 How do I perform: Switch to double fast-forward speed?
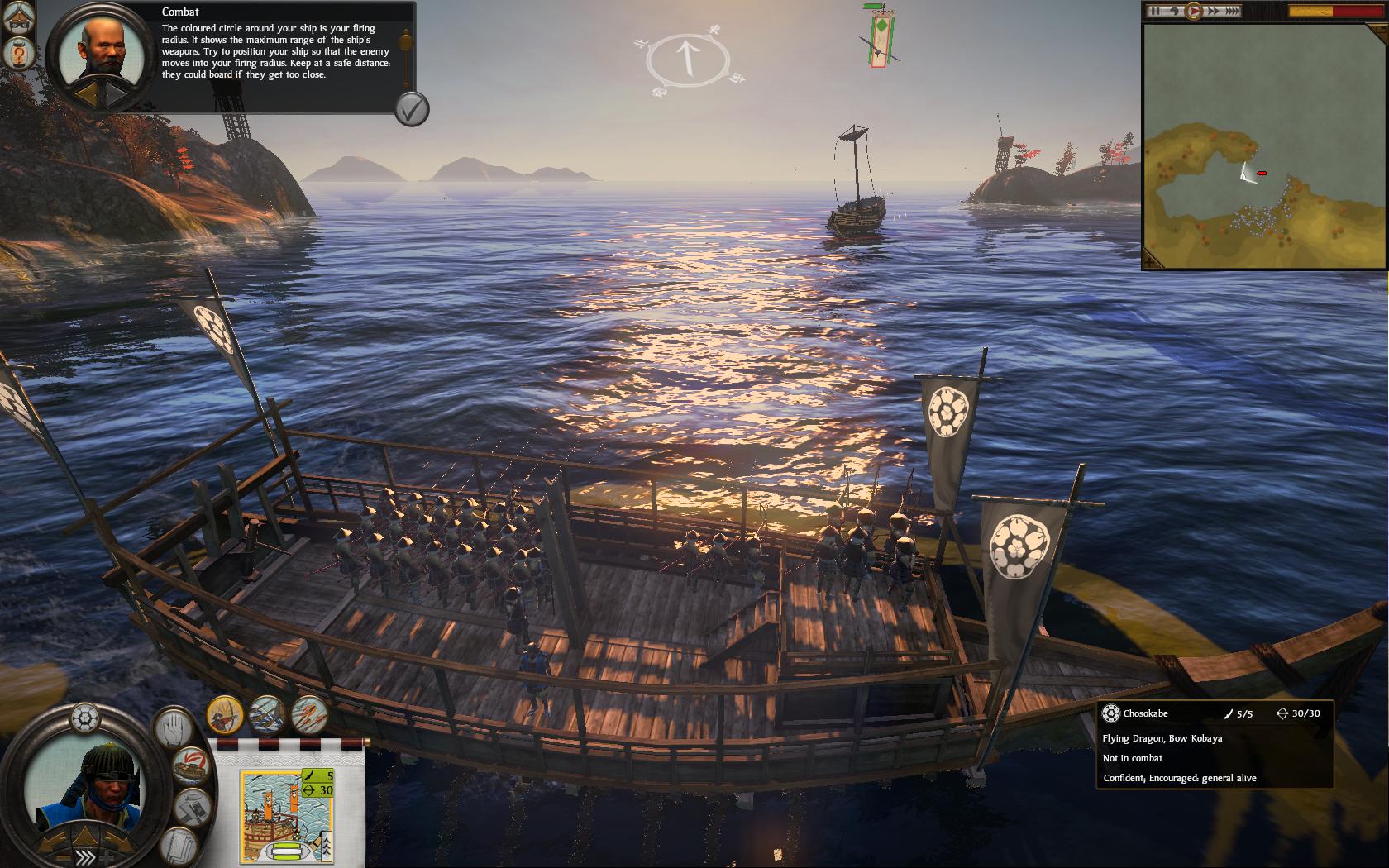click(1213, 12)
